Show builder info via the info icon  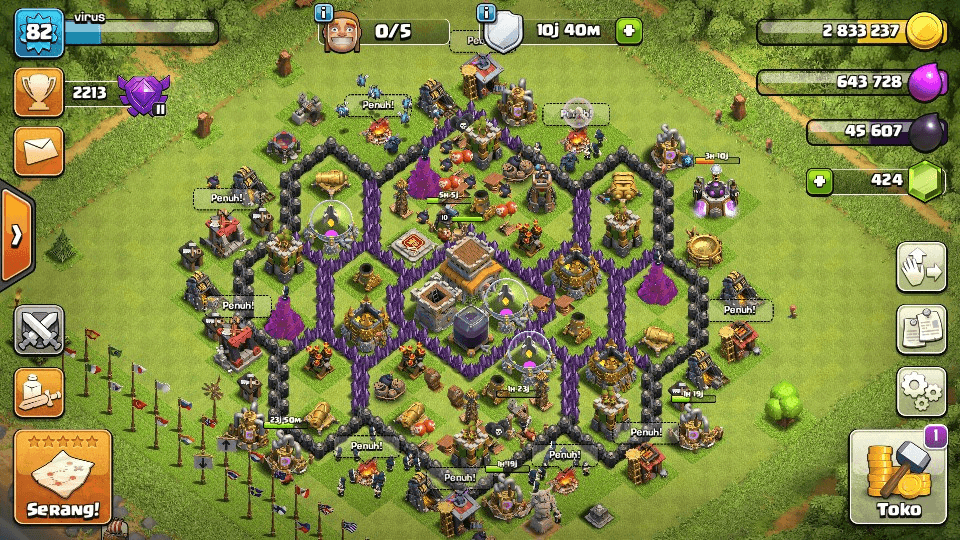[323, 13]
